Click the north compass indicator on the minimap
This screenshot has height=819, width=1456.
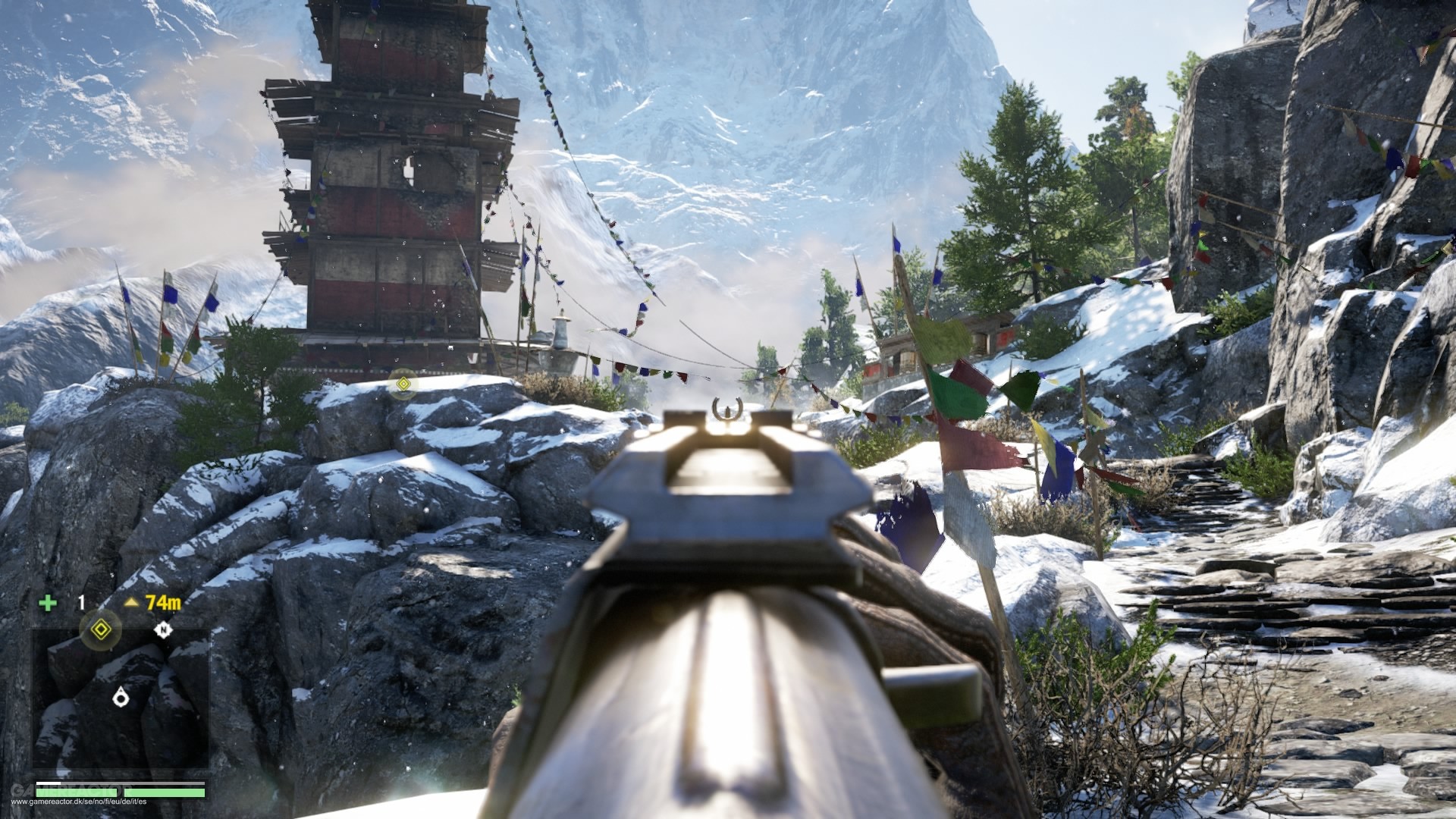(162, 629)
